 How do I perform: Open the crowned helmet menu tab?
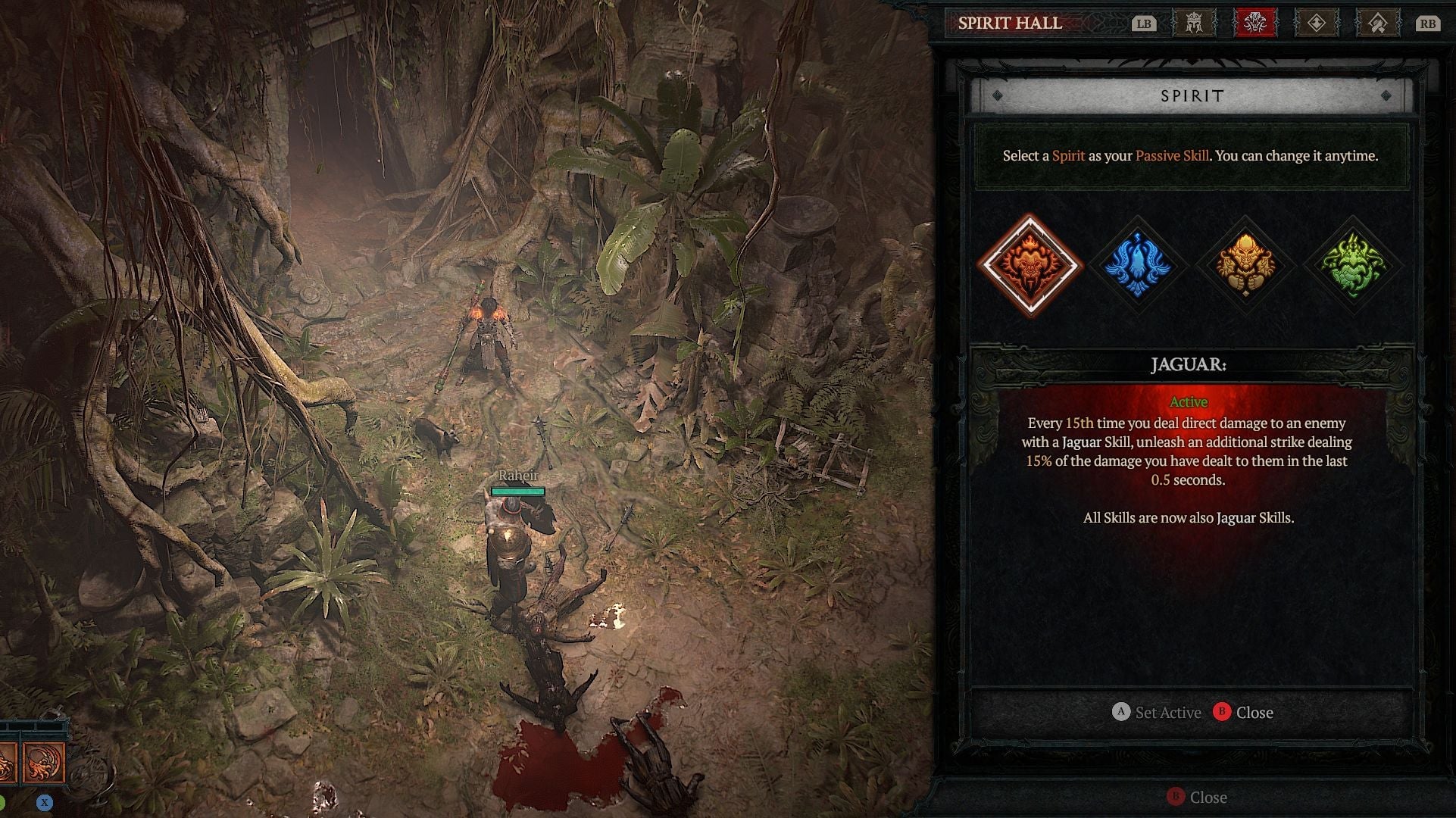click(x=1195, y=23)
